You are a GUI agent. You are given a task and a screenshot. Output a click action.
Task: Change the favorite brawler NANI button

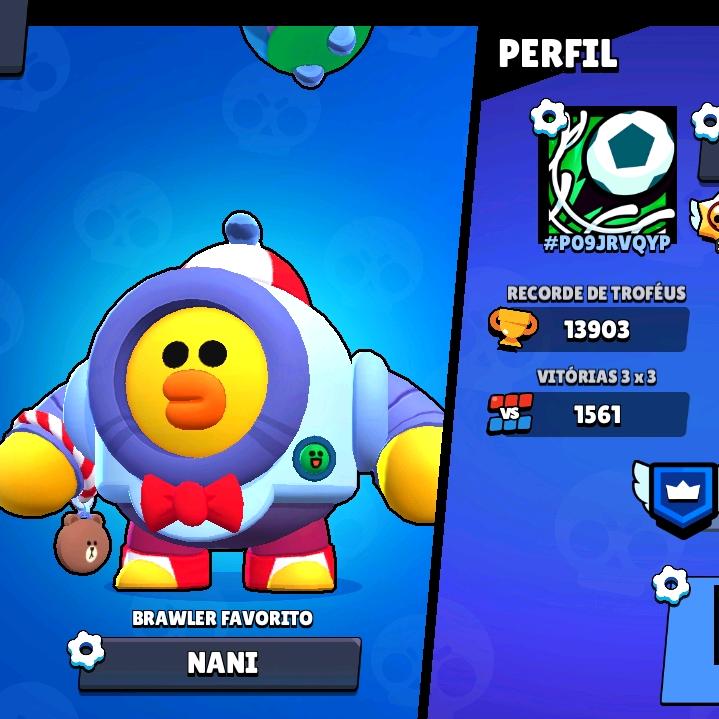(x=221, y=663)
